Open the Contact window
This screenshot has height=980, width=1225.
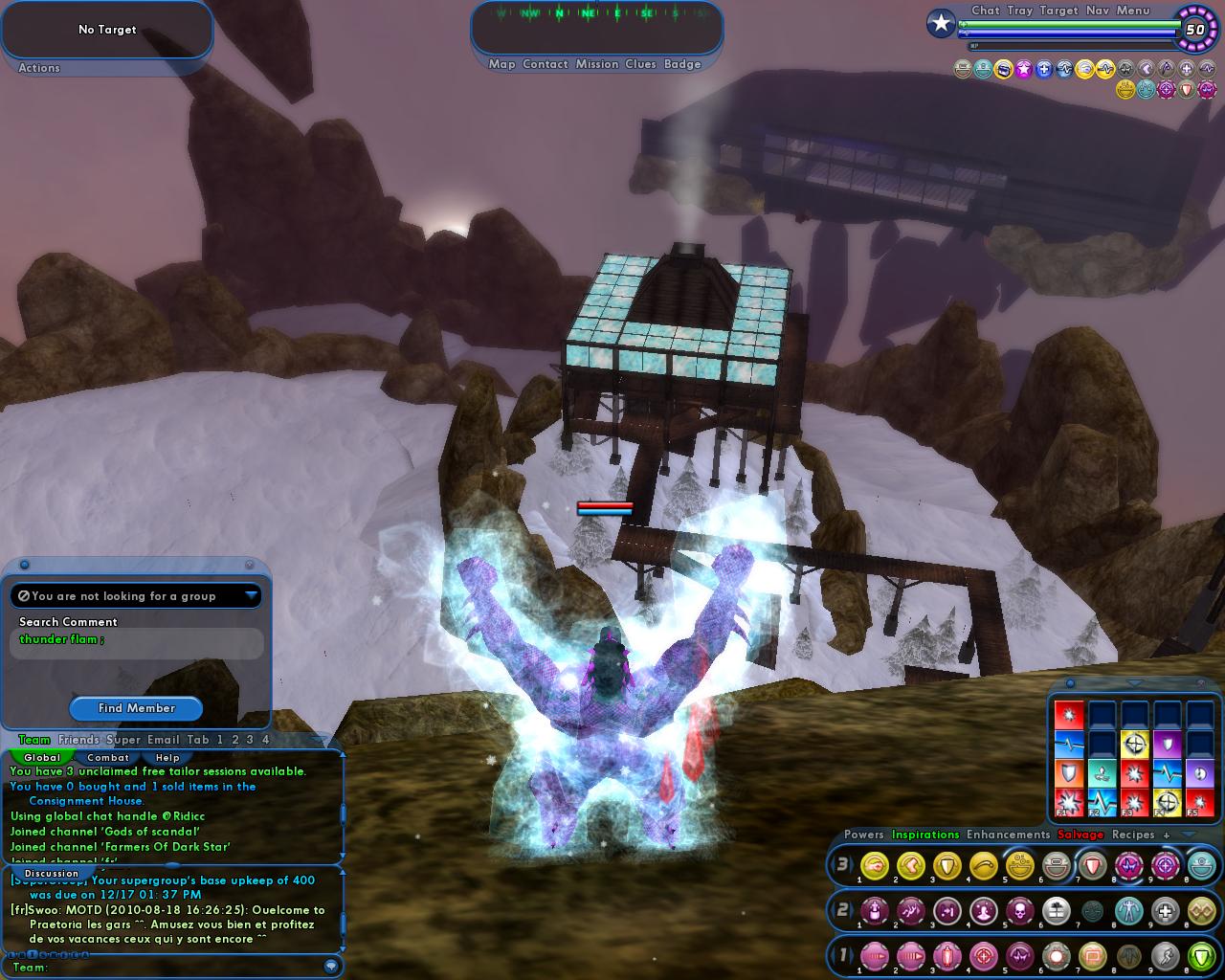click(546, 64)
